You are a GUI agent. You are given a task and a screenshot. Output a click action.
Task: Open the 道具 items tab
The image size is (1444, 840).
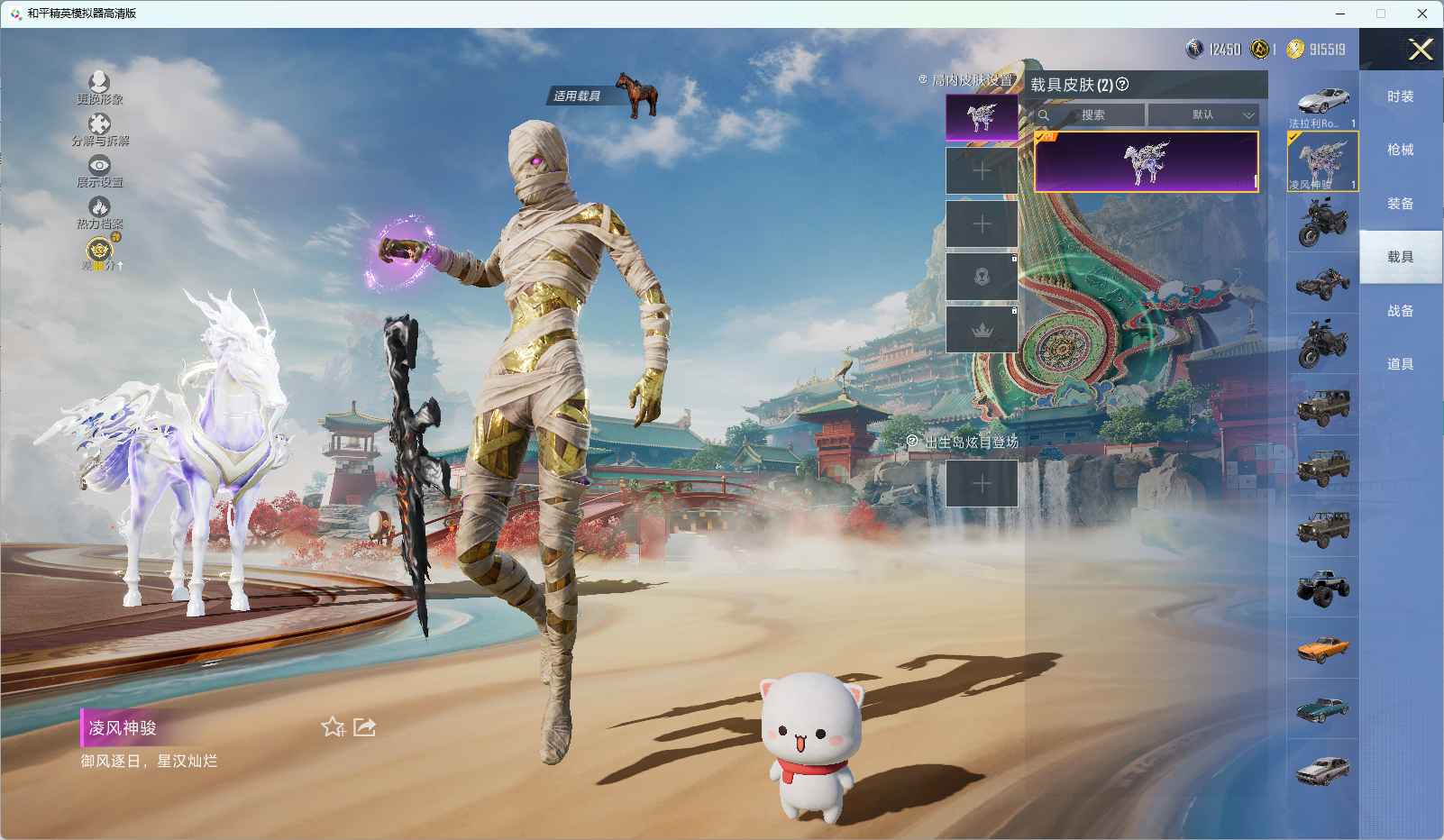pyautogui.click(x=1400, y=364)
